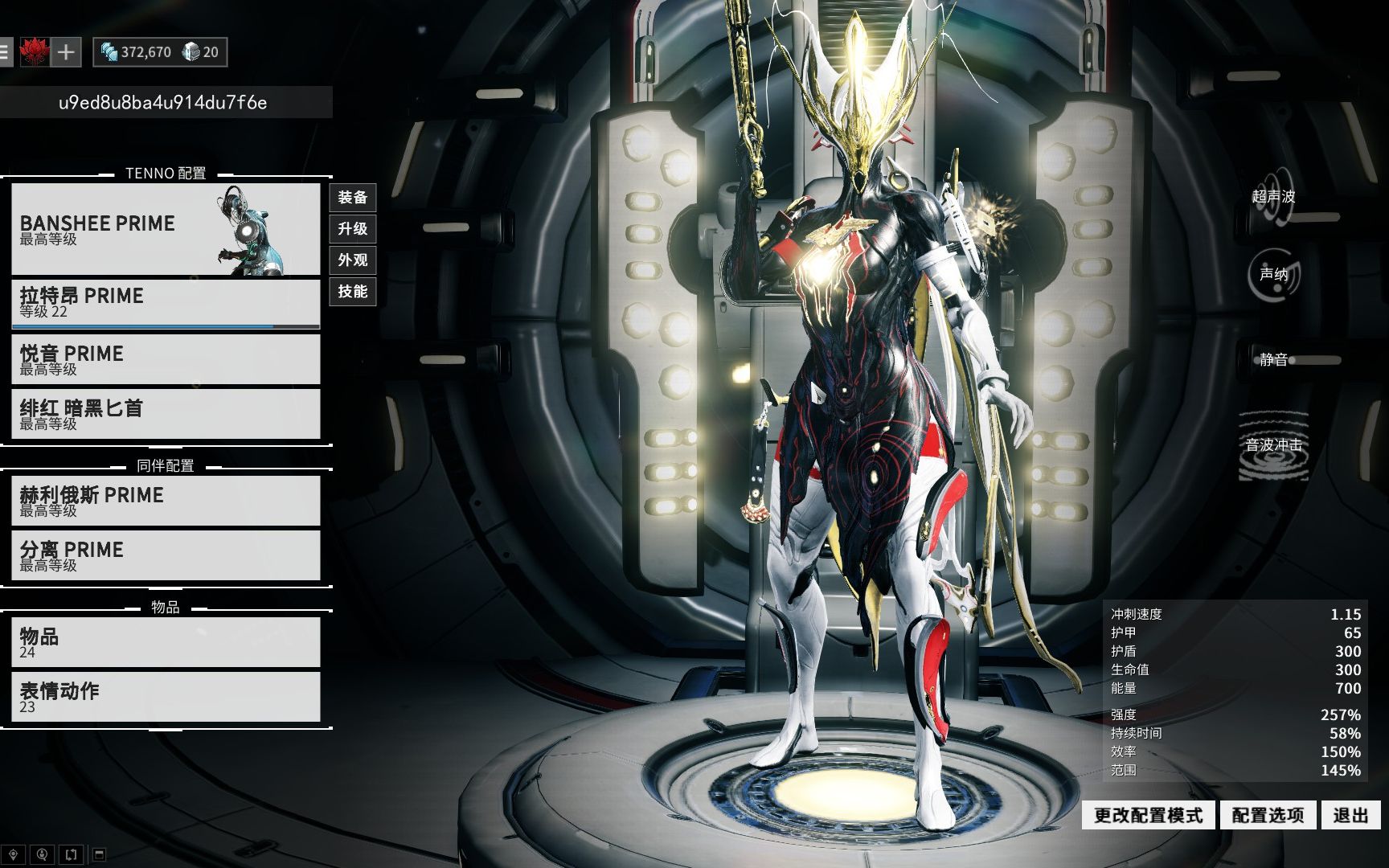Exit the arsenal with 退出

1350,816
